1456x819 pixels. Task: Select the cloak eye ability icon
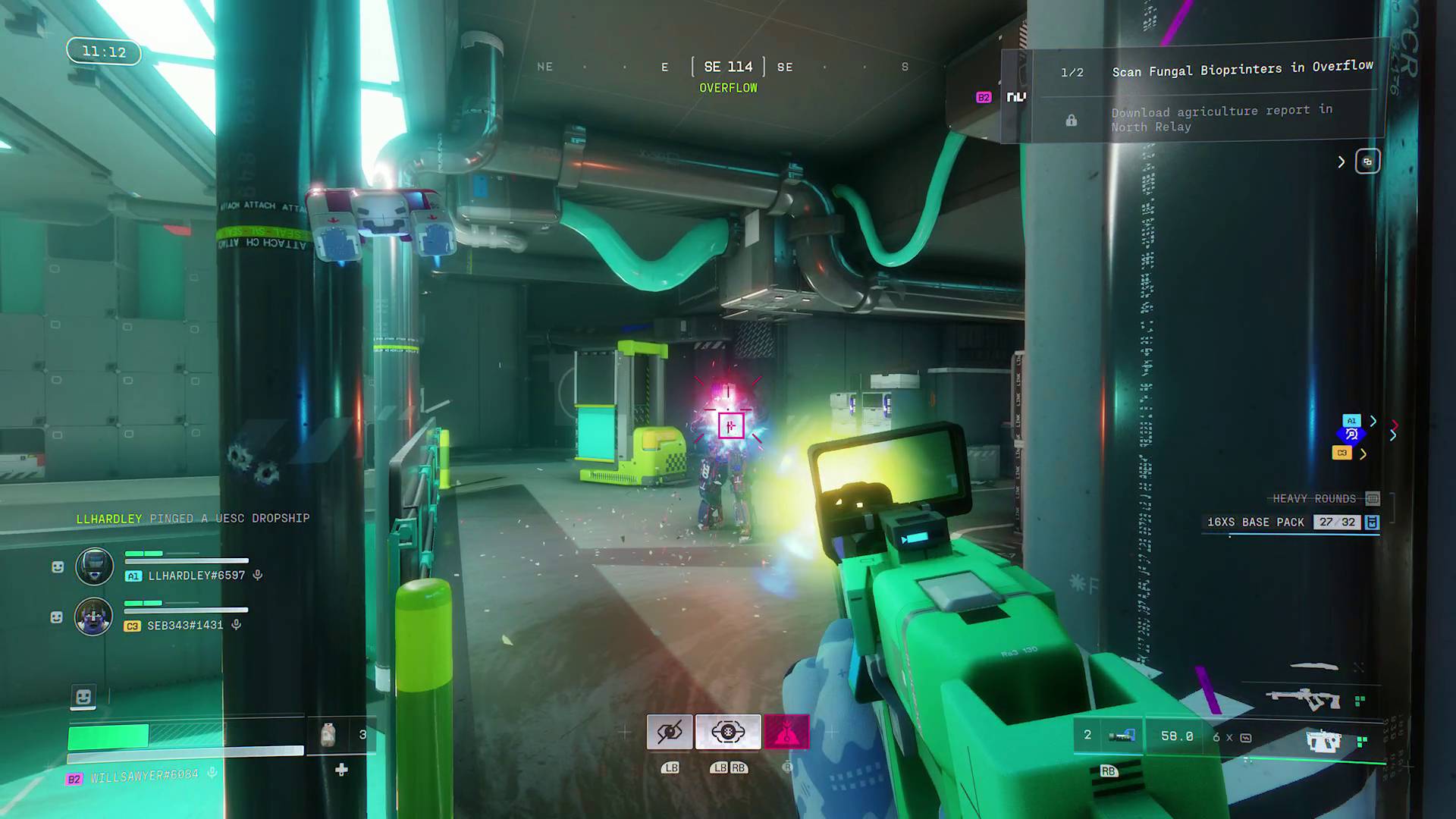(670, 730)
